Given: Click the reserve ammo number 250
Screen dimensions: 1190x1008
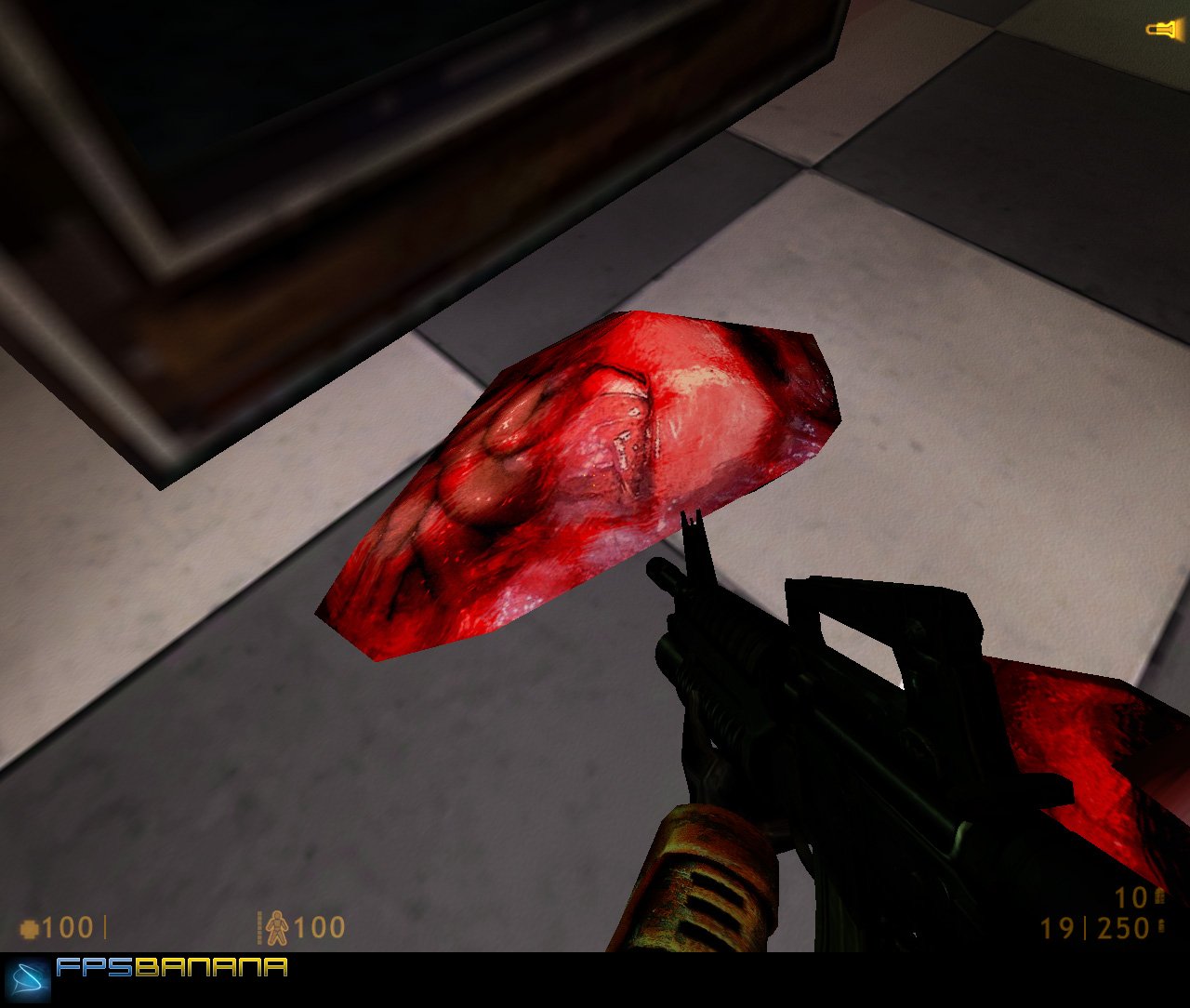Looking at the screenshot, I should coord(1123,927).
